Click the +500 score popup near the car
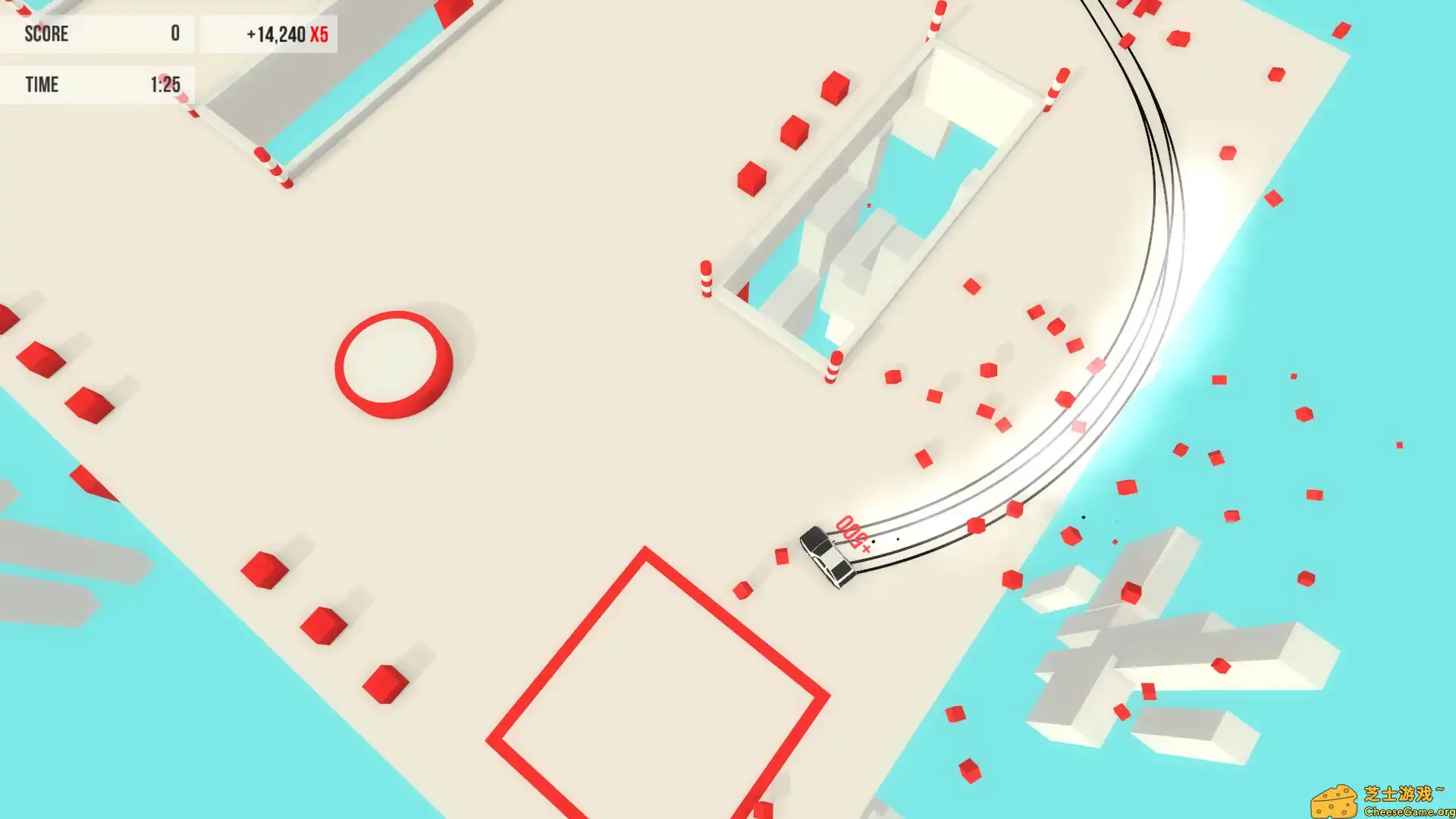The width and height of the screenshot is (1456, 819). pyautogui.click(x=851, y=533)
